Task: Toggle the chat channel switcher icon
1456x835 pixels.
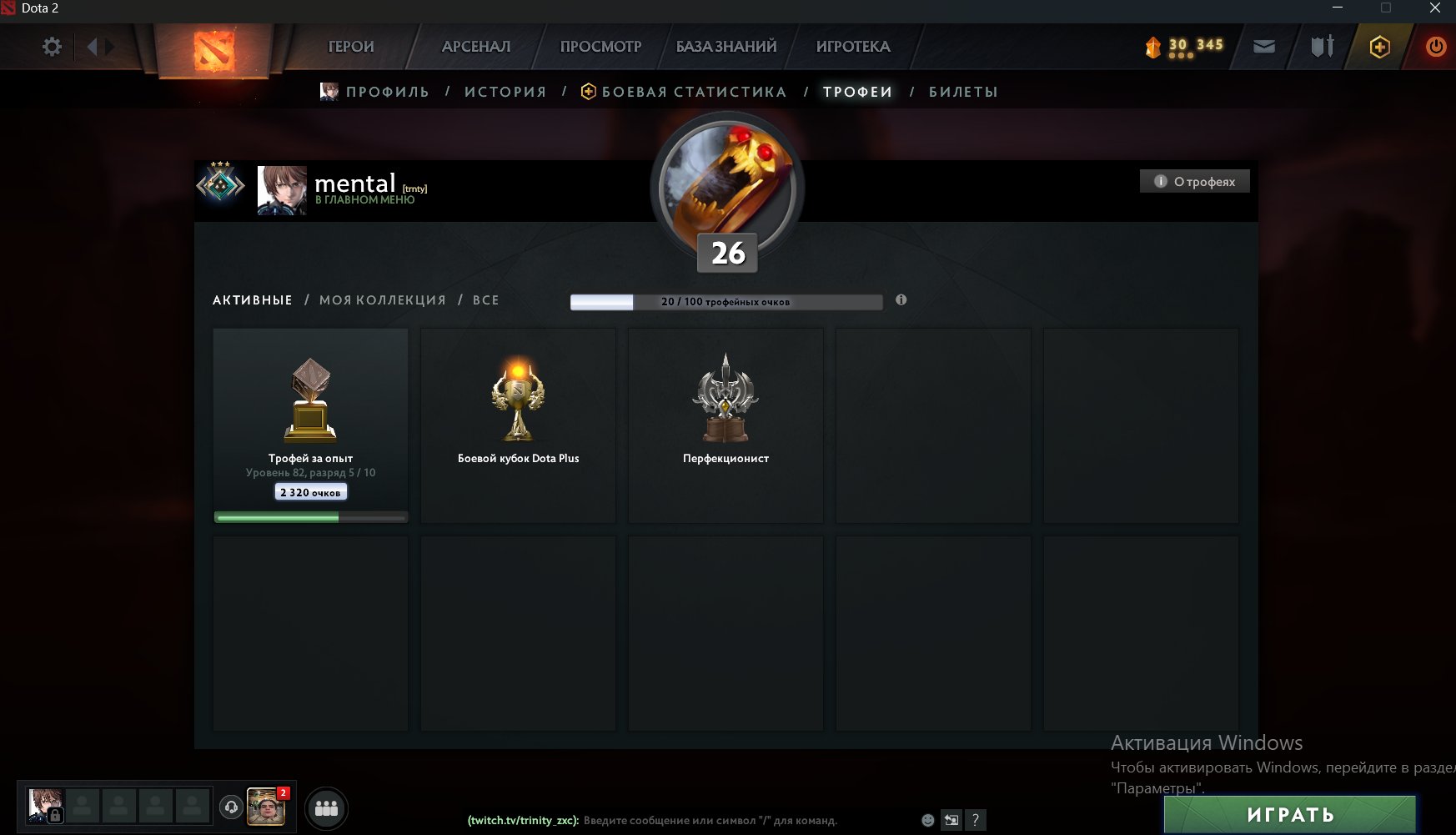Action: 951,820
